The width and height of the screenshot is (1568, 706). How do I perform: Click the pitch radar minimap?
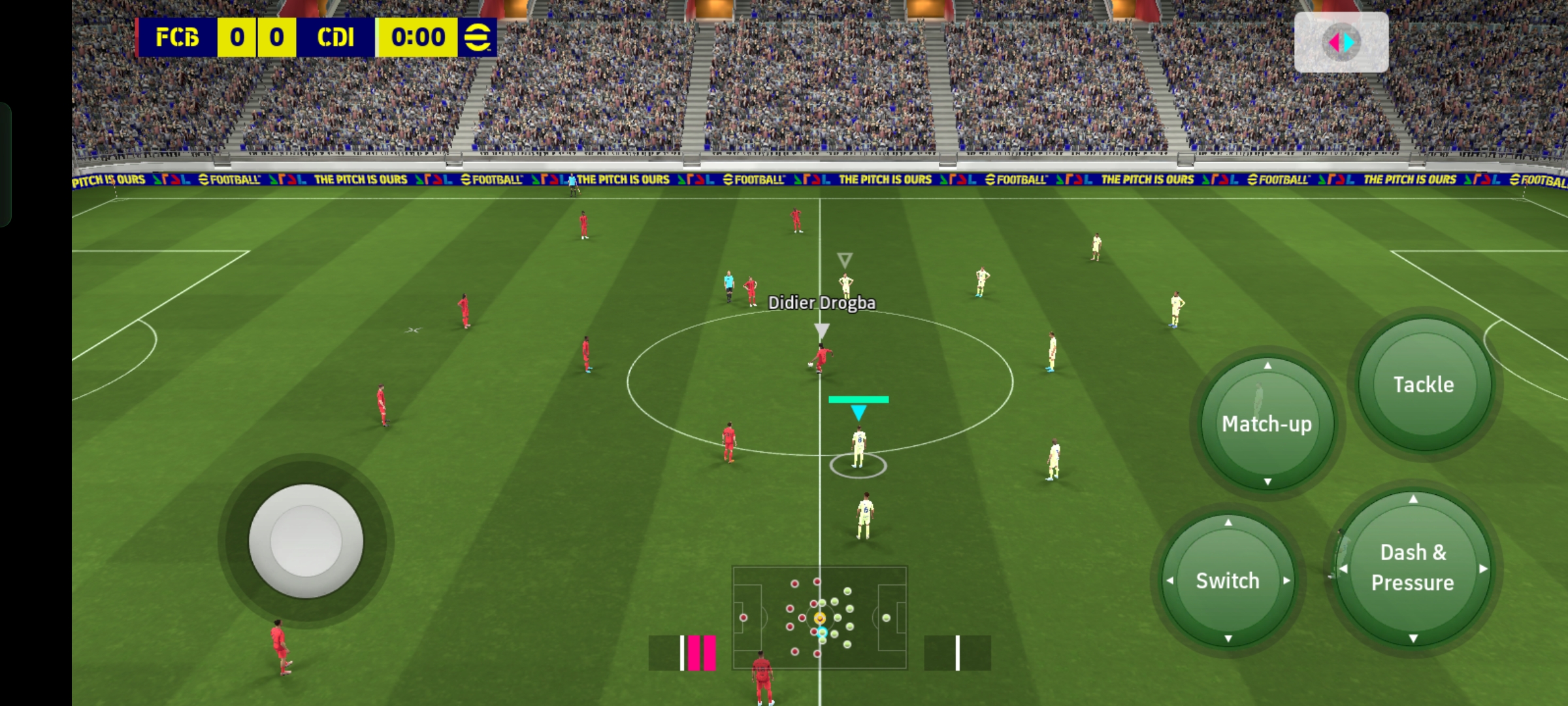[819, 617]
